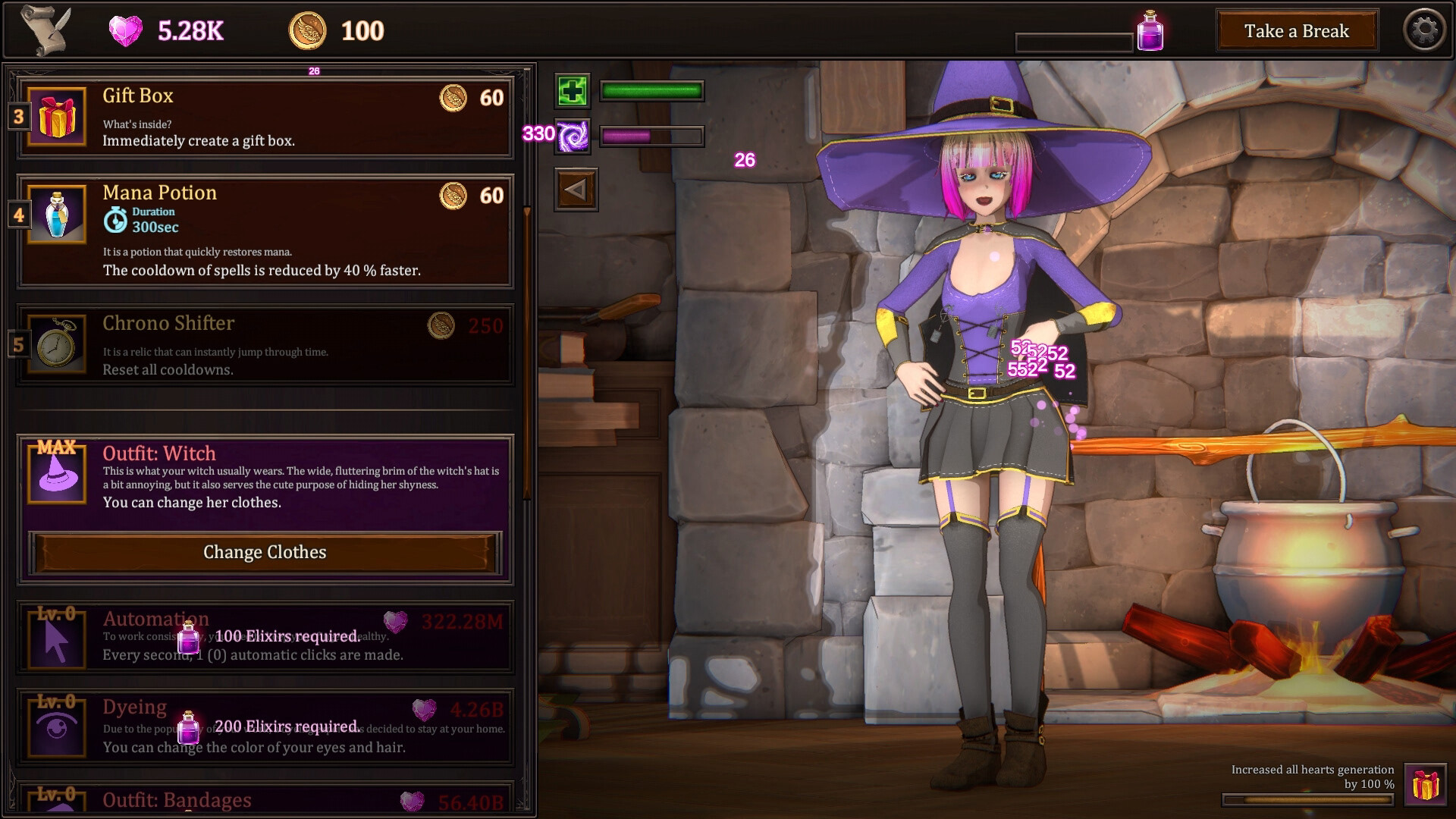The image size is (1456, 819).
Task: Expand the Outfit: Bandages entry
Action: pos(176,799)
